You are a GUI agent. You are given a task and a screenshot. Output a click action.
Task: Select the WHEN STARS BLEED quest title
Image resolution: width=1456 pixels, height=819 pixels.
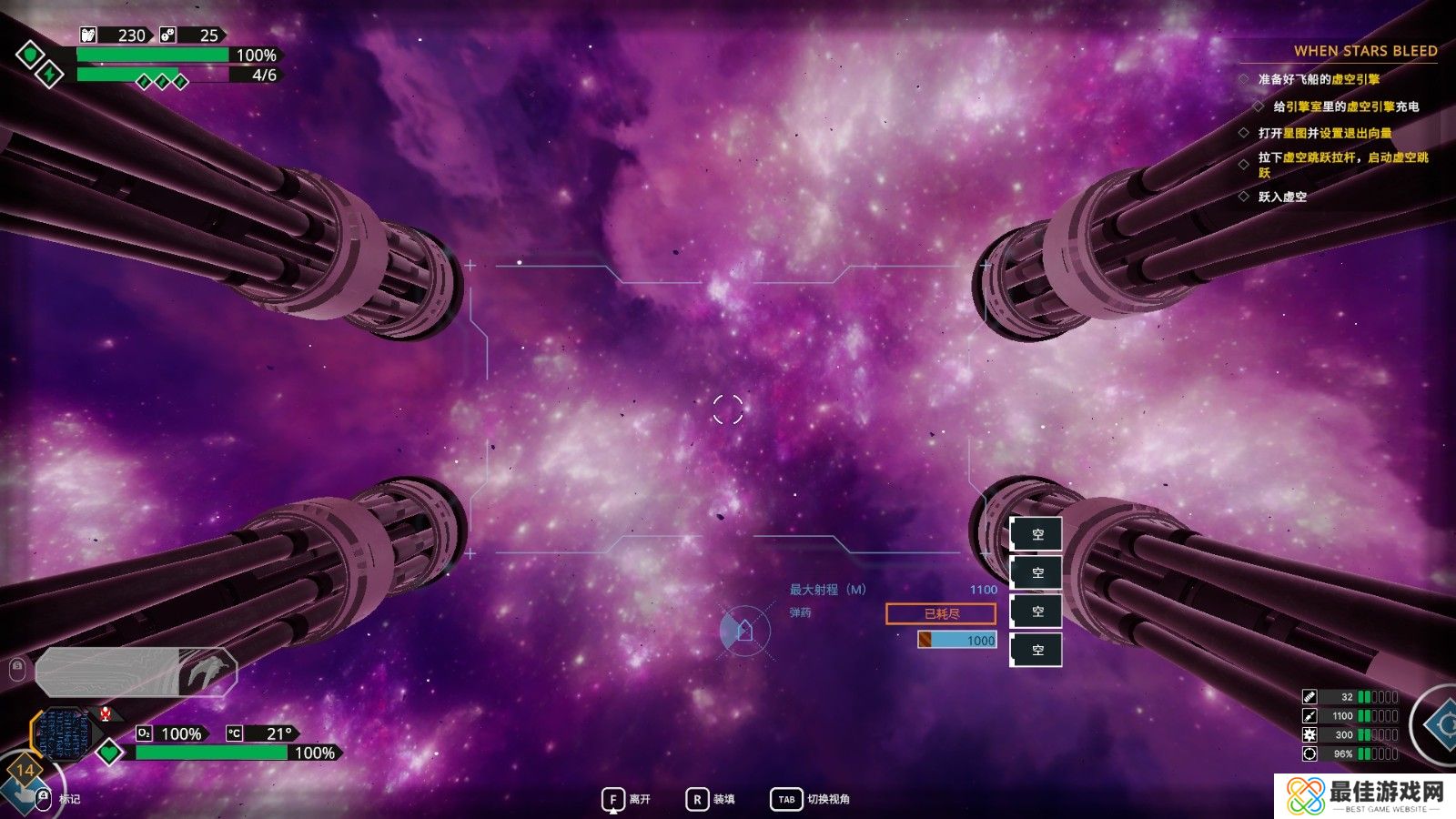(1365, 51)
